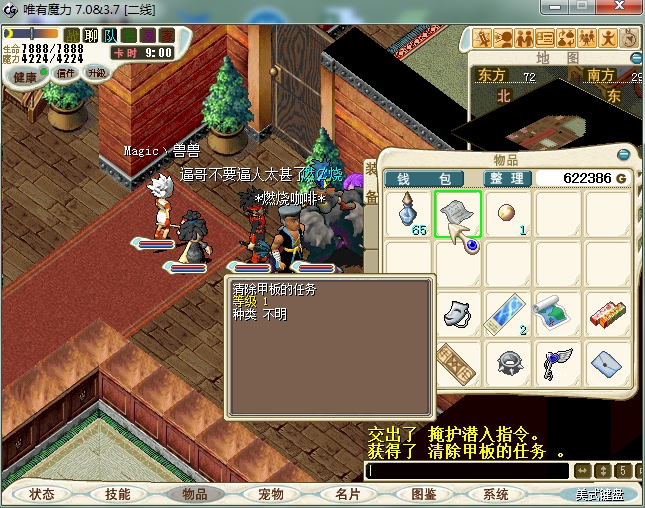Screen dimensions: 645x508
Task: Open the 名片 (Name Card) menu
Action: click(347, 494)
